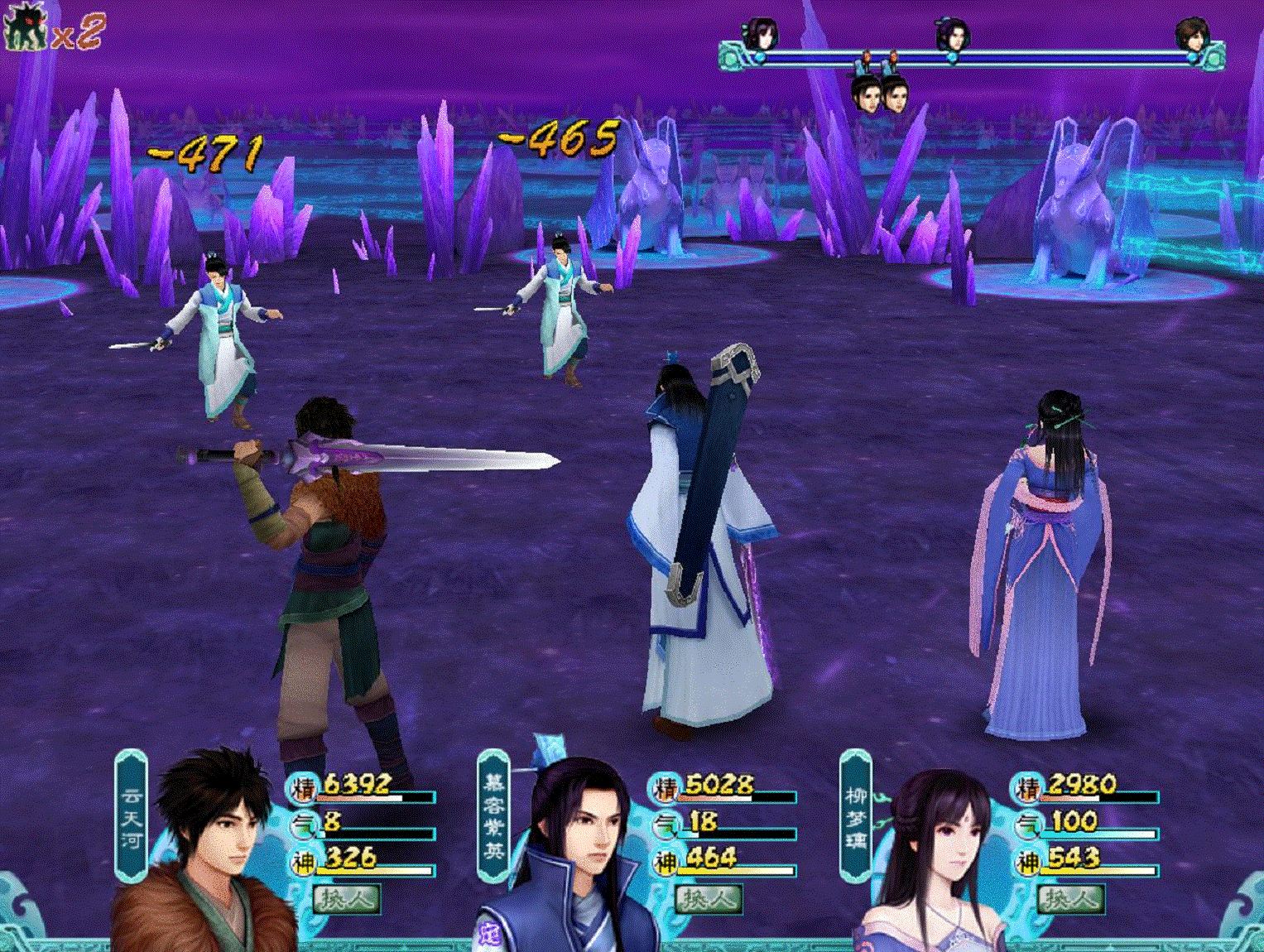Swap out 慕容紫英 with his 换人 button
1264x952 pixels.
coord(708,899)
